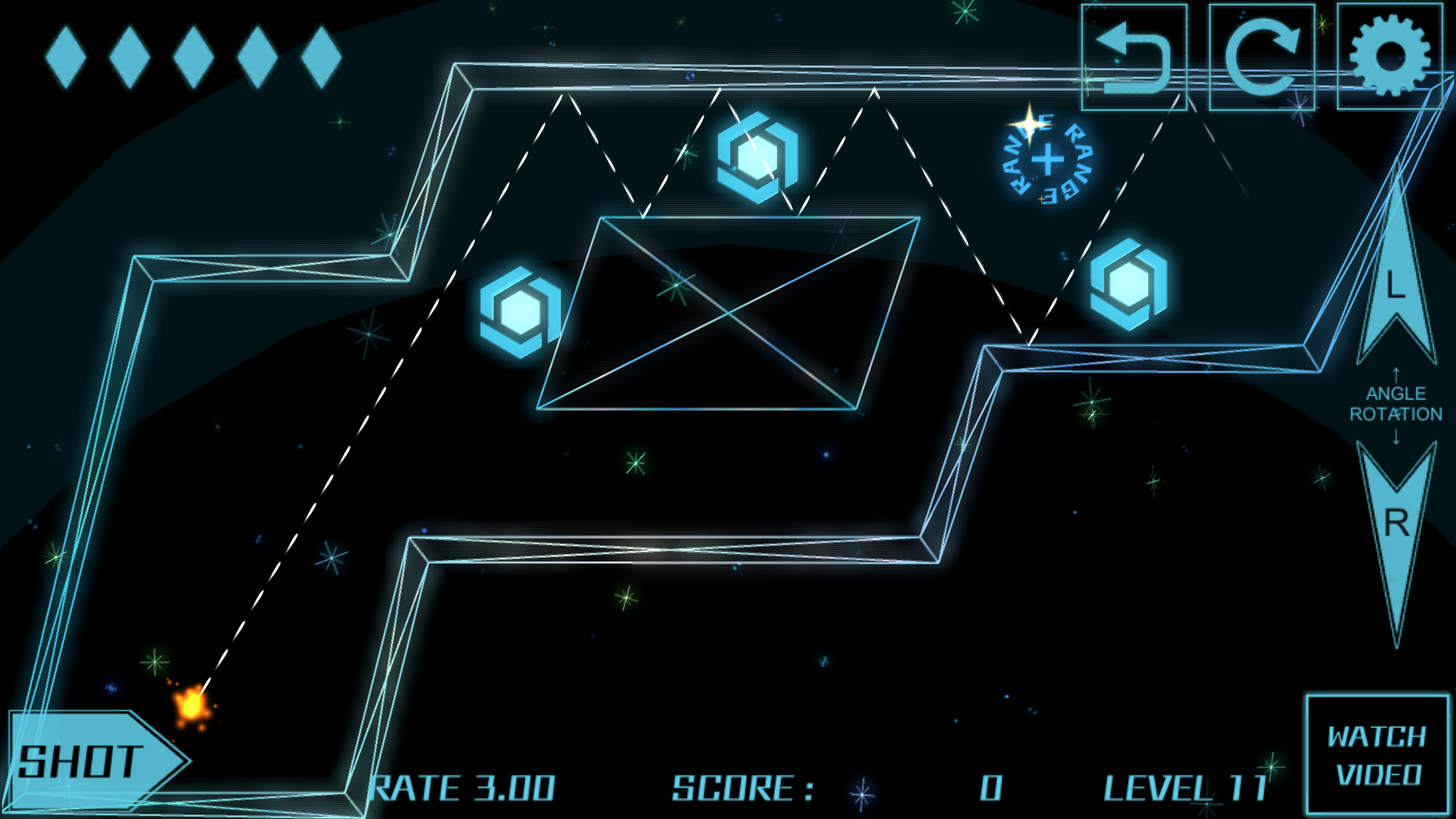Restart the level with the circular arrow

click(x=1261, y=57)
